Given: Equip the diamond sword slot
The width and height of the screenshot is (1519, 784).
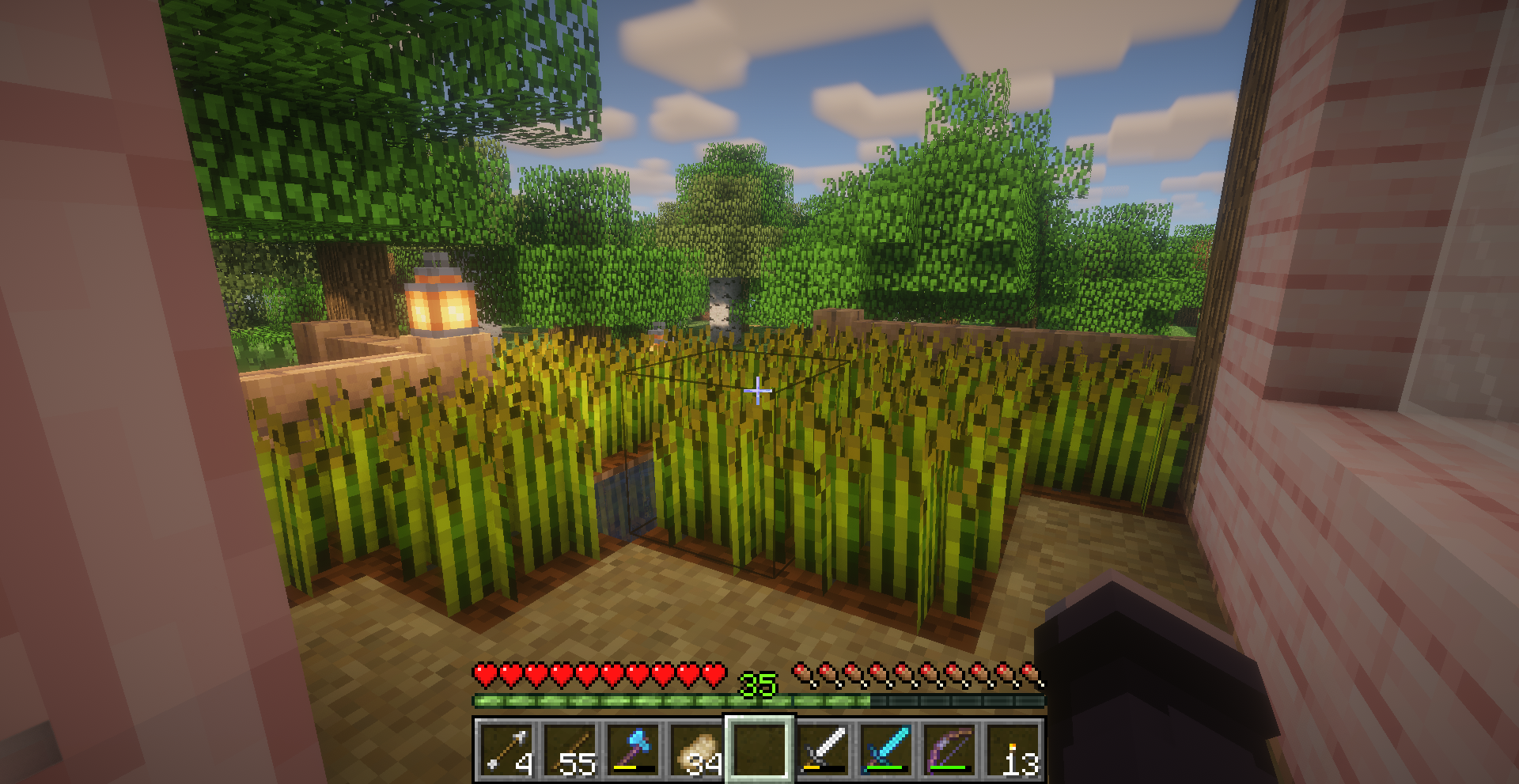Looking at the screenshot, I should pos(886,749).
